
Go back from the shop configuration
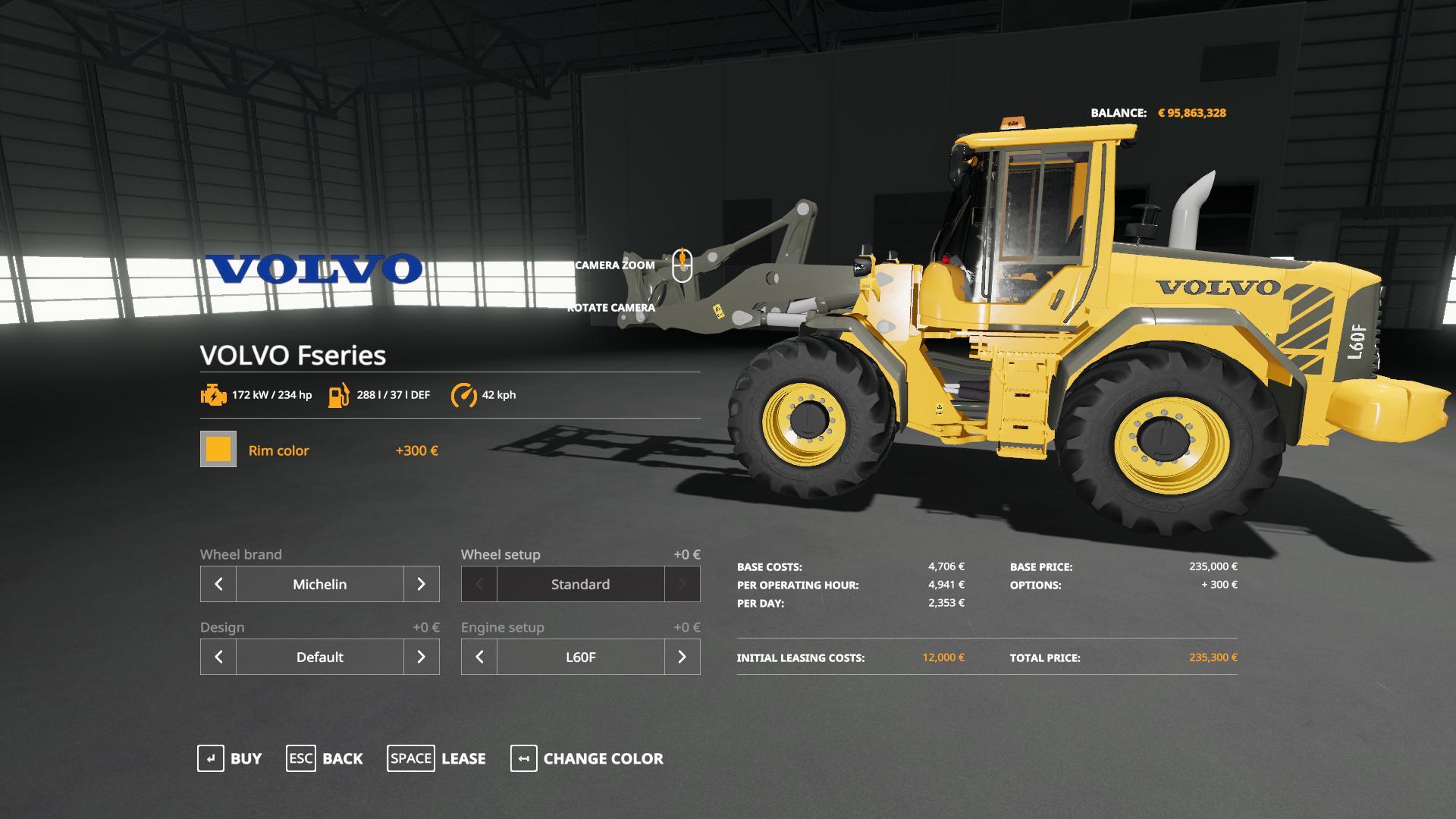coord(325,758)
